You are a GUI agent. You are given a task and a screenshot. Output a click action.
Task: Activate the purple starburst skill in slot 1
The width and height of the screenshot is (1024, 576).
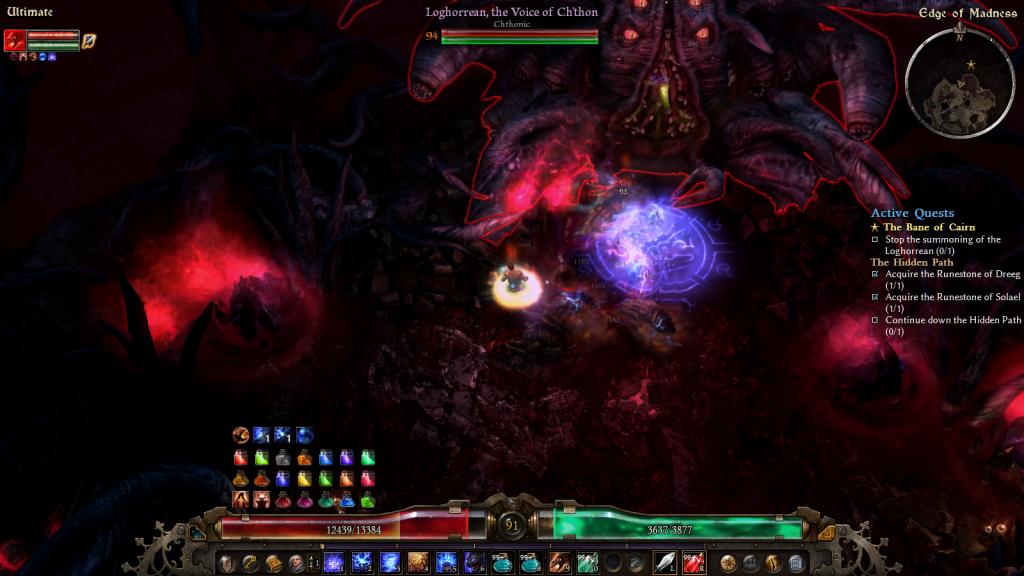[334, 562]
